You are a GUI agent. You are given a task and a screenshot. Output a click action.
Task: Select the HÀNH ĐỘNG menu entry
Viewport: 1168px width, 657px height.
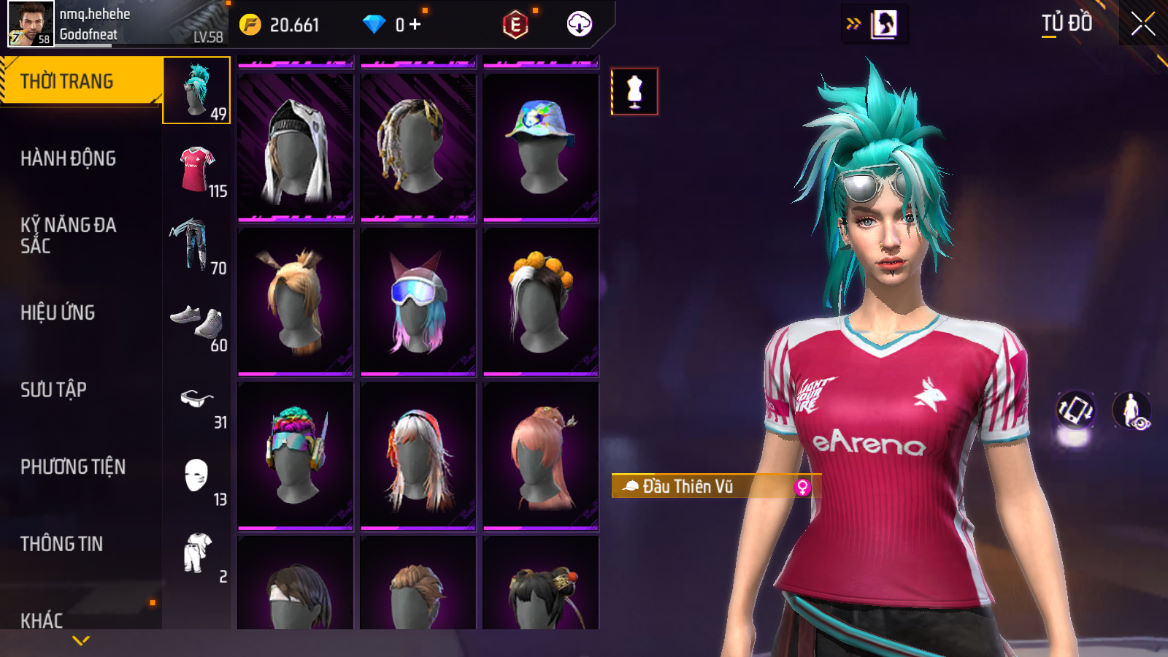(68, 158)
